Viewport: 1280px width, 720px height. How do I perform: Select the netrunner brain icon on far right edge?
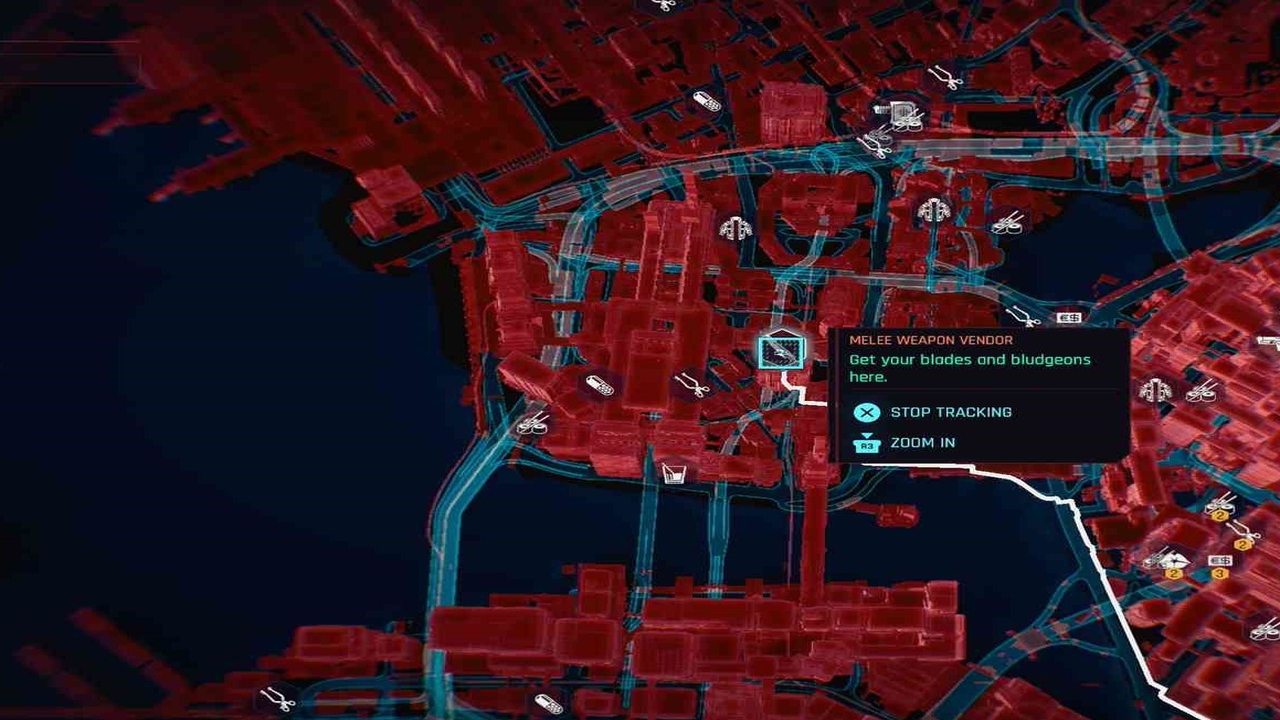tap(1155, 390)
